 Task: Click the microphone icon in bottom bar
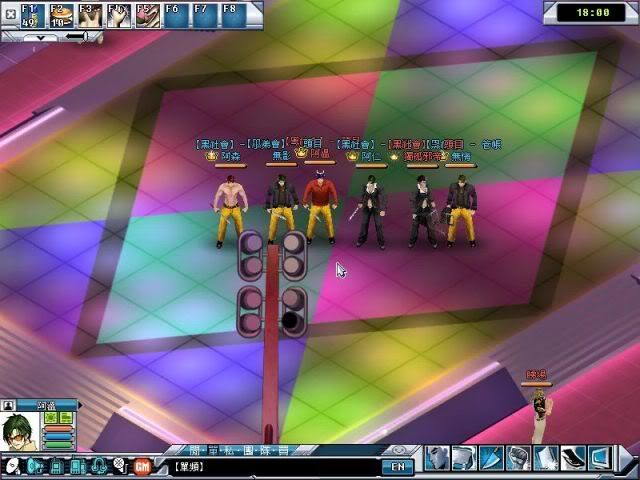(x=119, y=465)
